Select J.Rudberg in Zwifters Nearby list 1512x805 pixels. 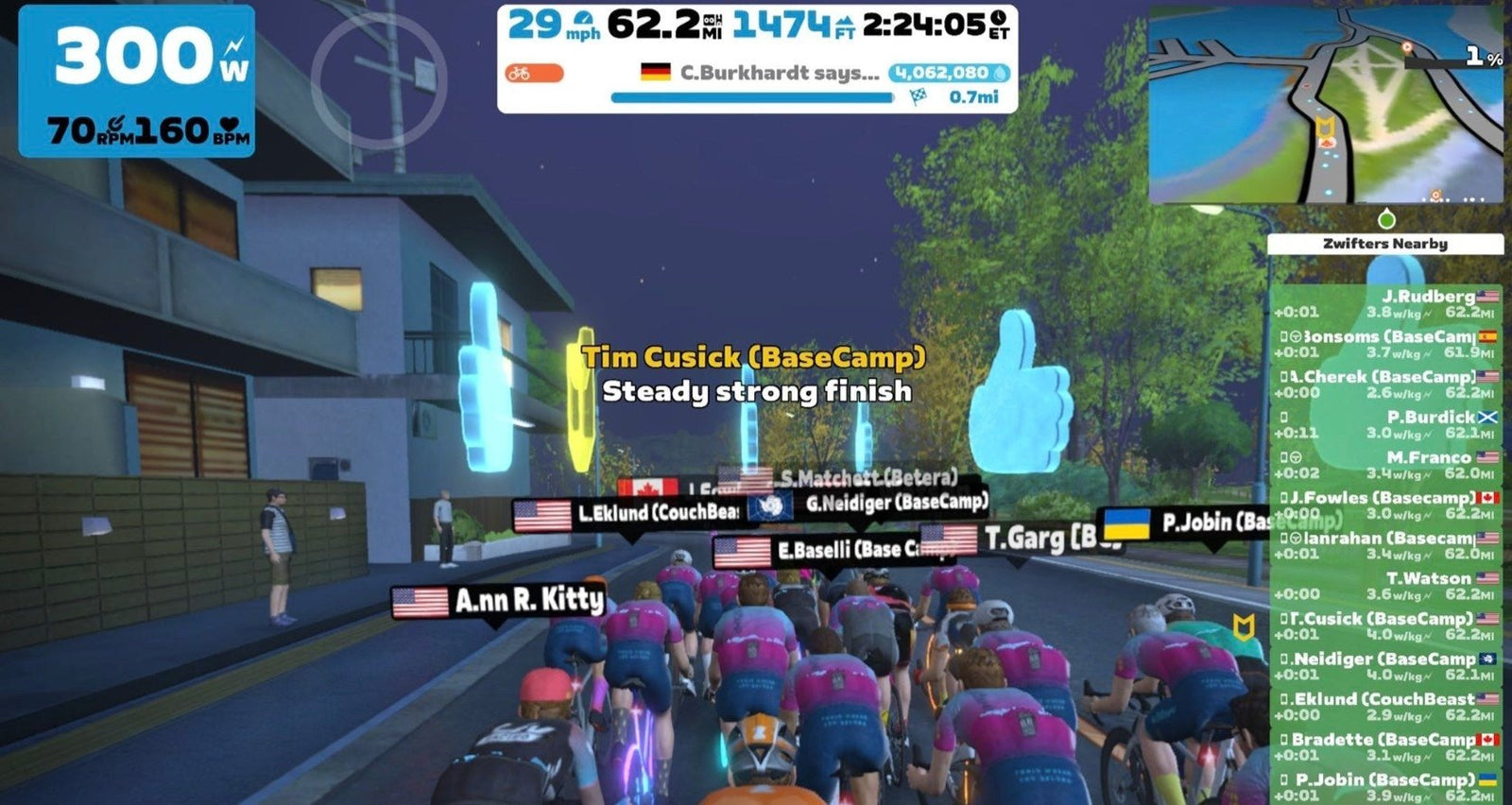tap(1386, 303)
